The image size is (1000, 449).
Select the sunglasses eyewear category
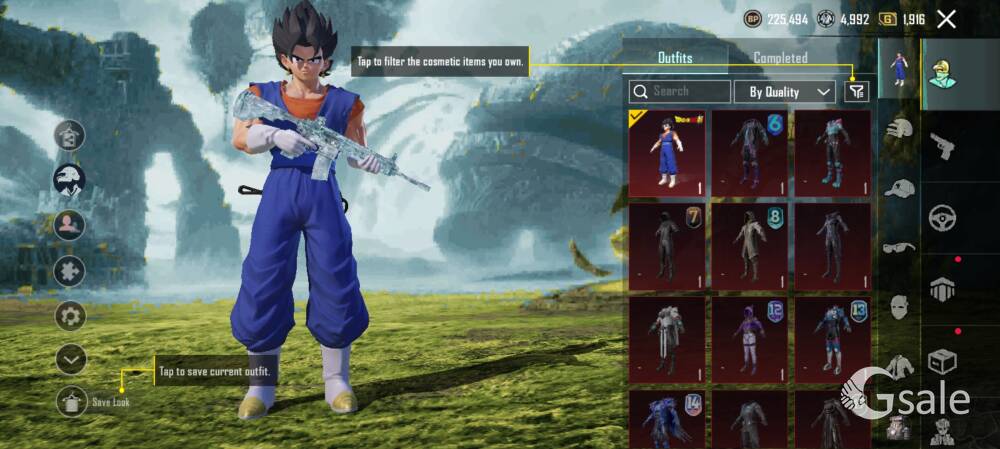900,248
